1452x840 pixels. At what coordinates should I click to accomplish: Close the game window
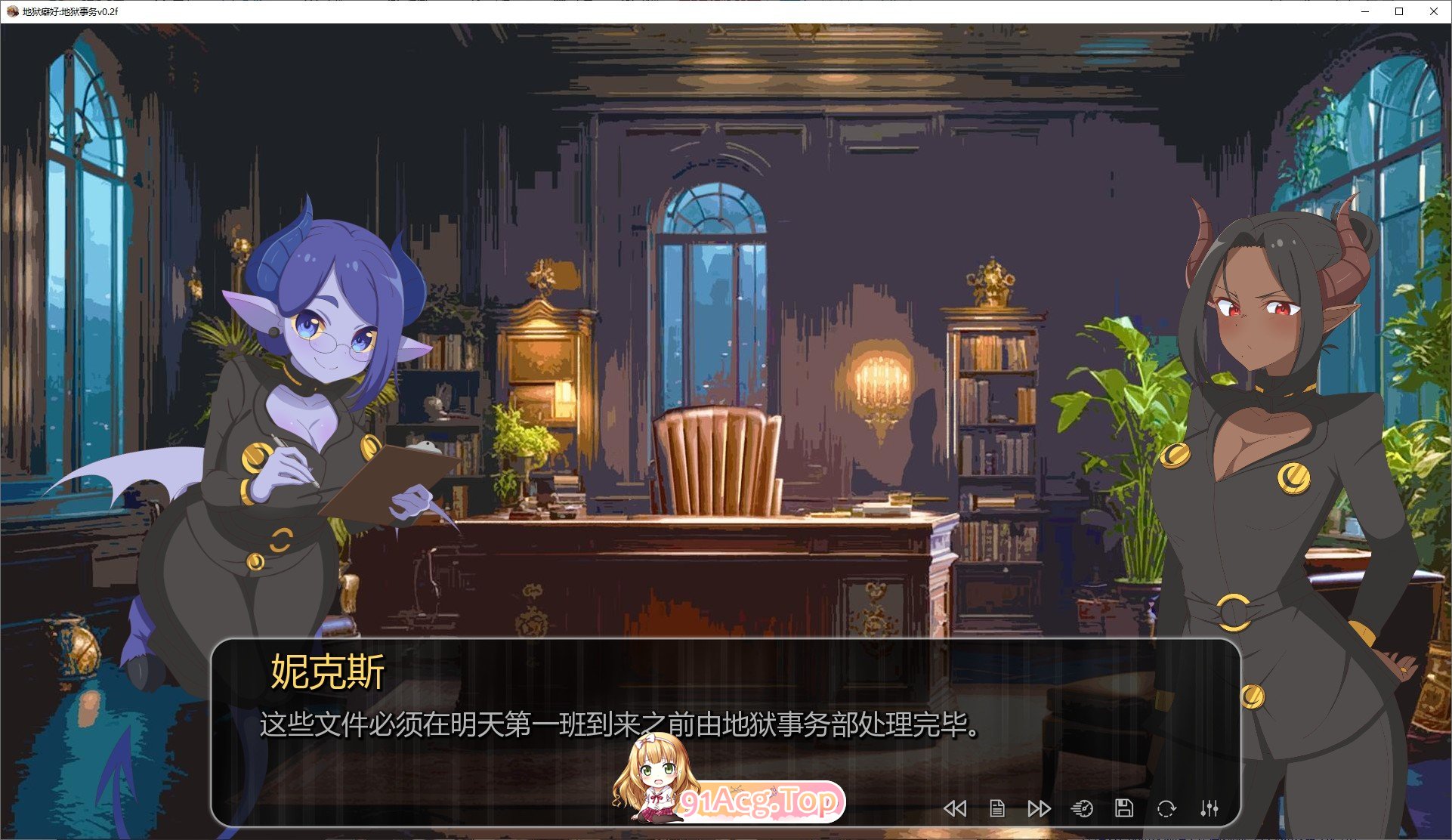point(1432,11)
